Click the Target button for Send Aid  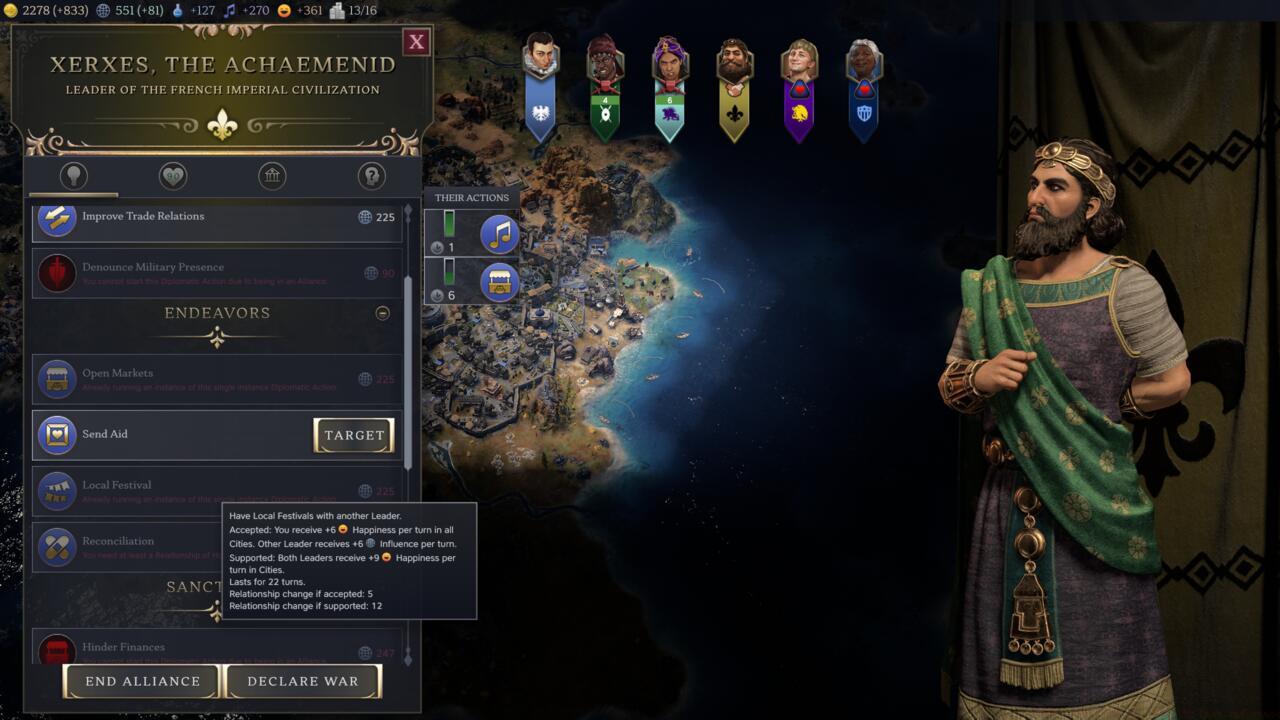point(354,435)
